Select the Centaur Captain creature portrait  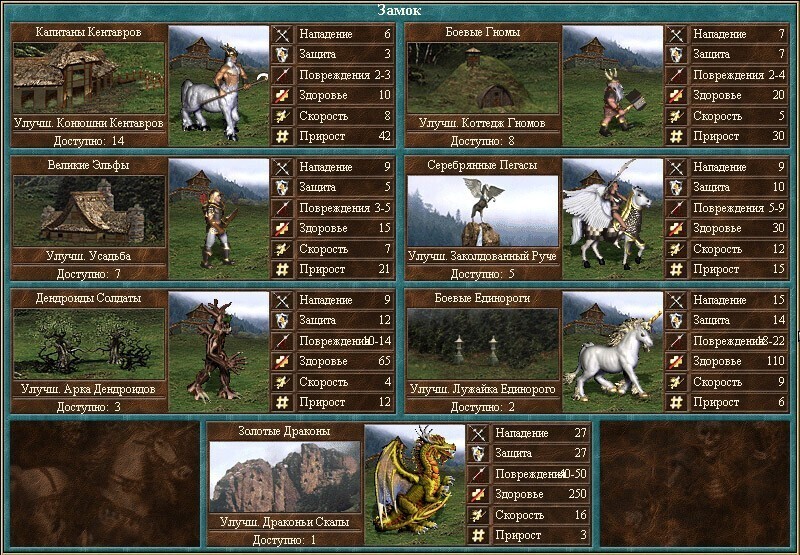tap(218, 87)
